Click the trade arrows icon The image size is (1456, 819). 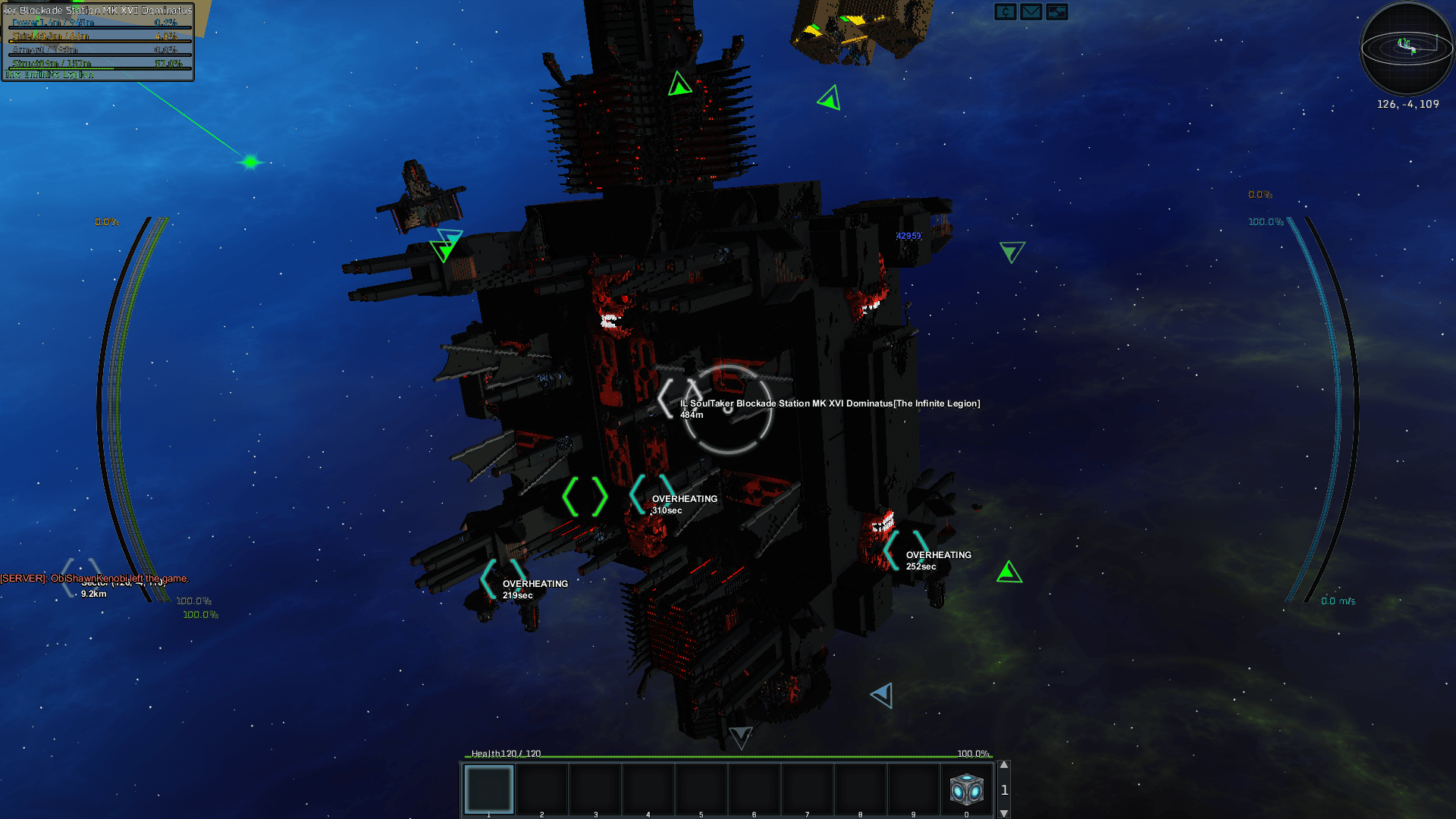(x=1056, y=12)
